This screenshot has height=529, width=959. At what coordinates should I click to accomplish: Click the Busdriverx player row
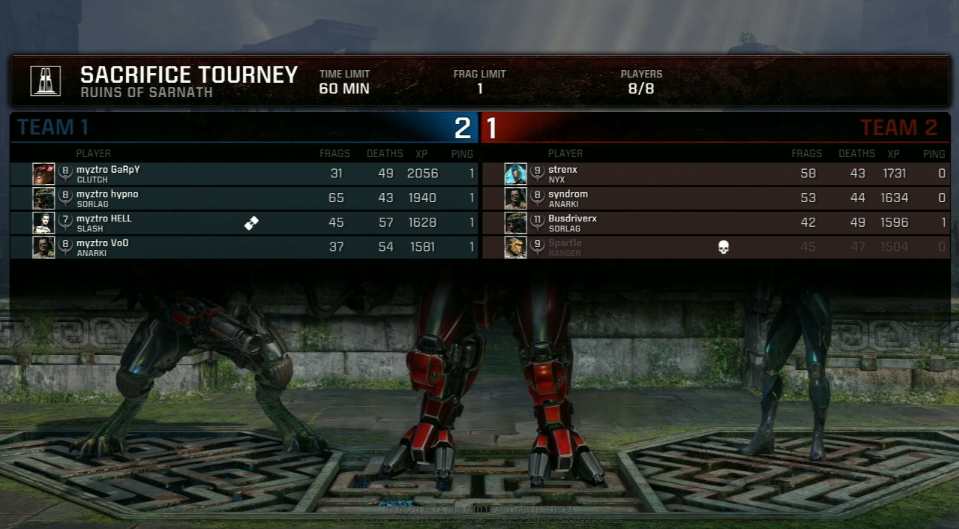point(714,222)
